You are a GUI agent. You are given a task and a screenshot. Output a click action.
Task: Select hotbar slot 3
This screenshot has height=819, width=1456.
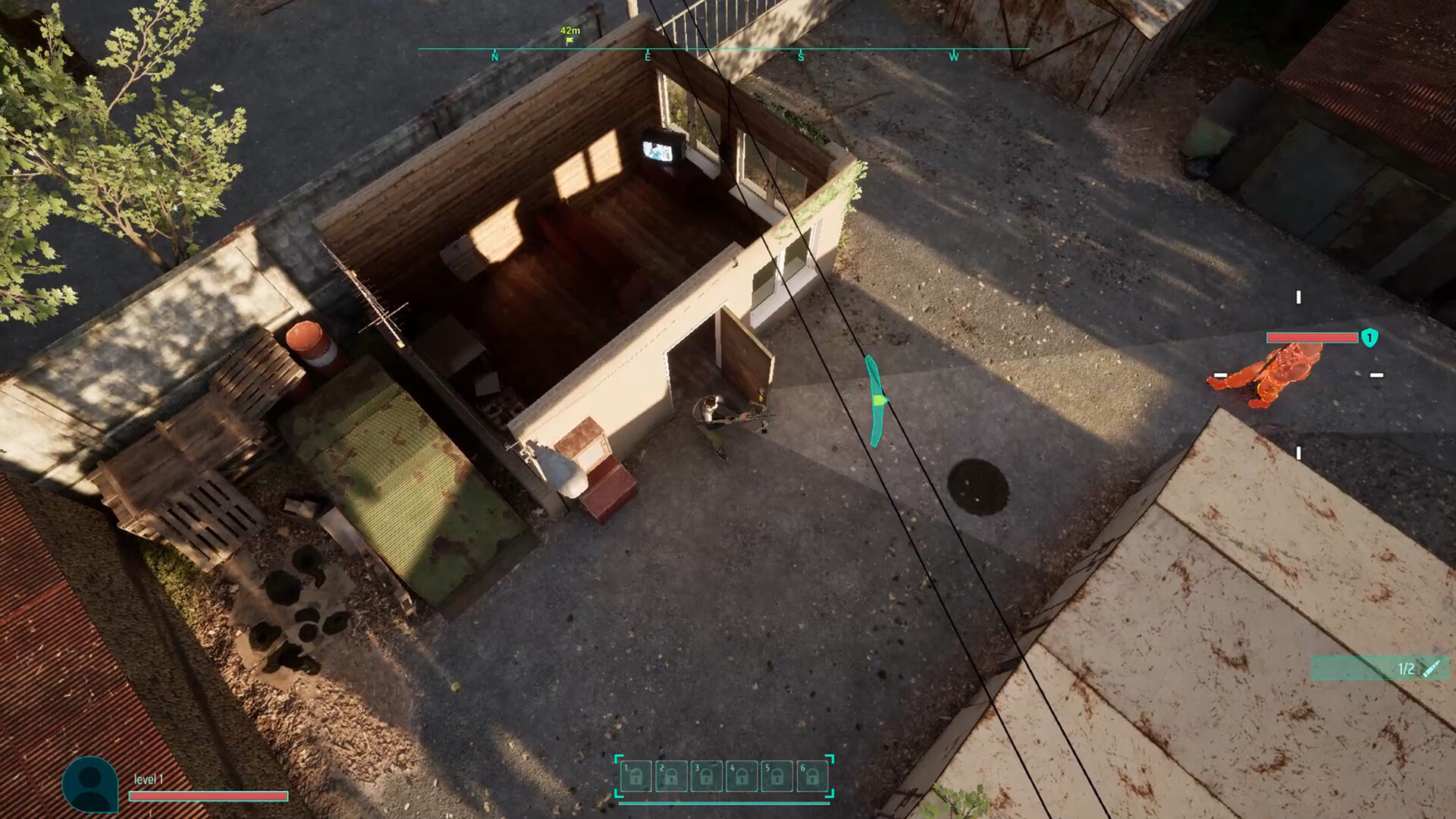(707, 776)
